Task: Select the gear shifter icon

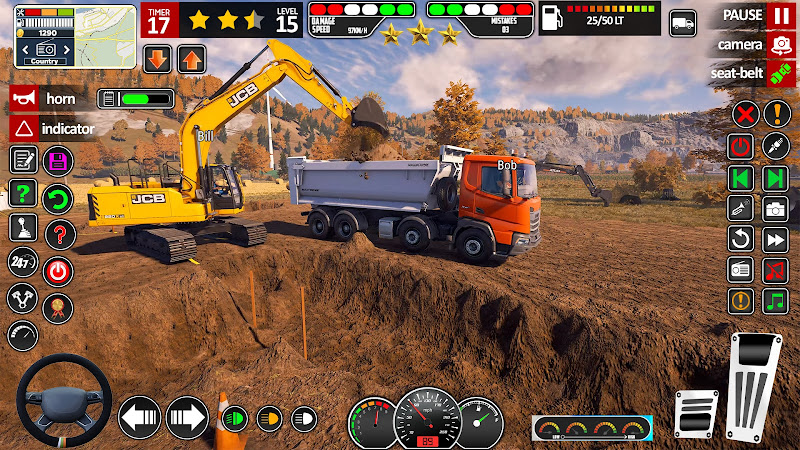Action: click(x=23, y=229)
